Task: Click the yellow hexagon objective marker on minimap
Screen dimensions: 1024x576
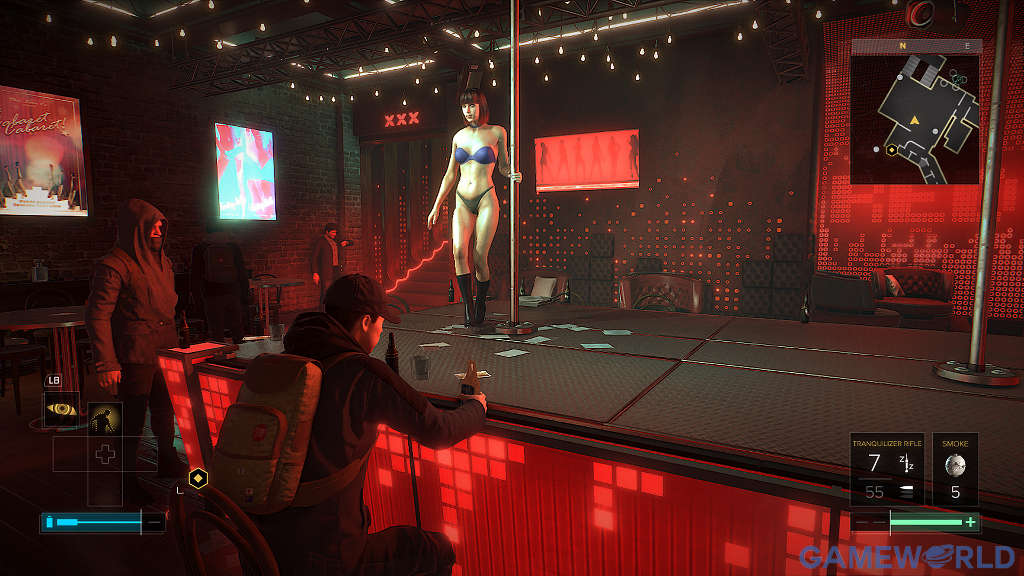Action: (890, 149)
